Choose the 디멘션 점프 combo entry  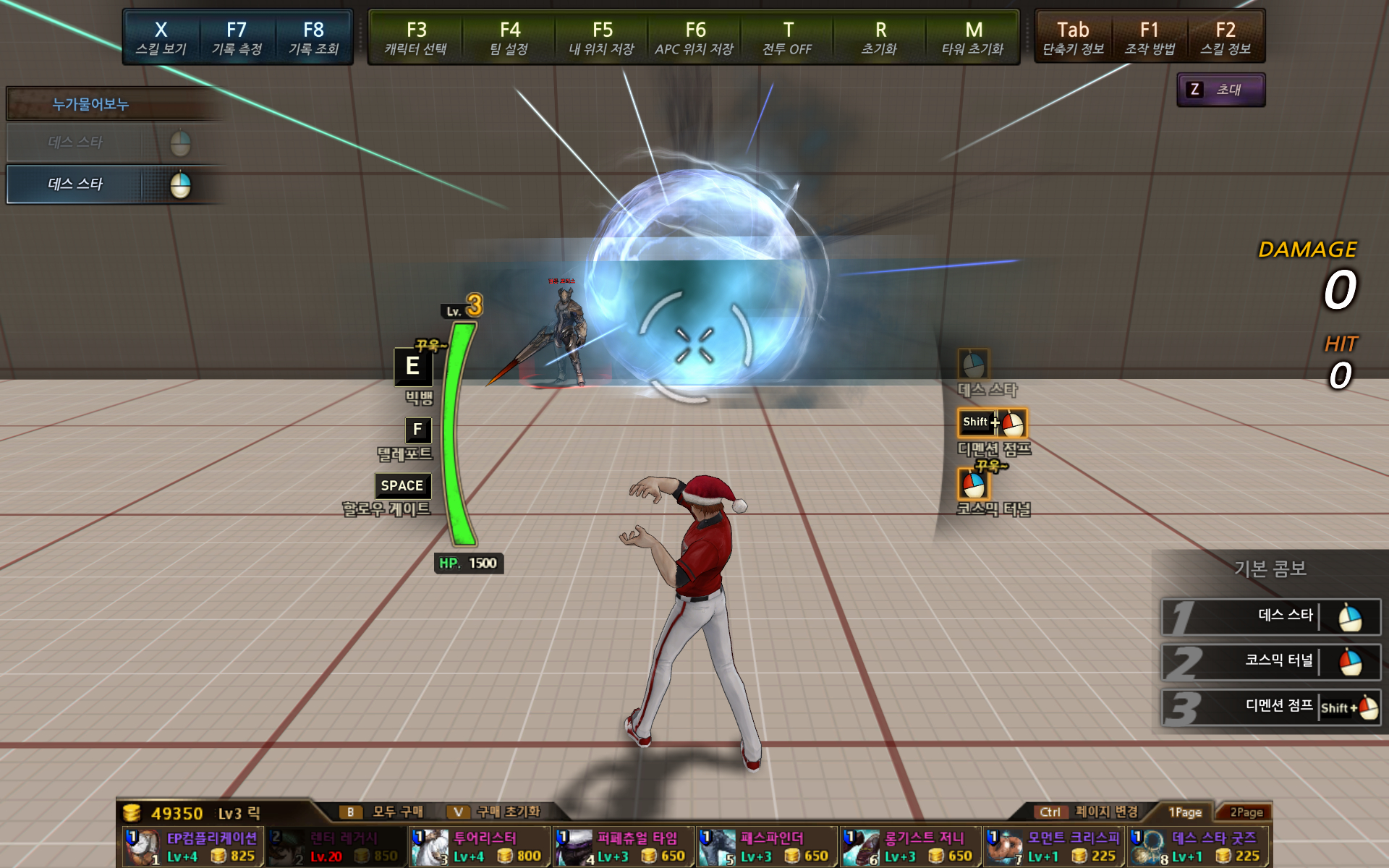click(1271, 707)
